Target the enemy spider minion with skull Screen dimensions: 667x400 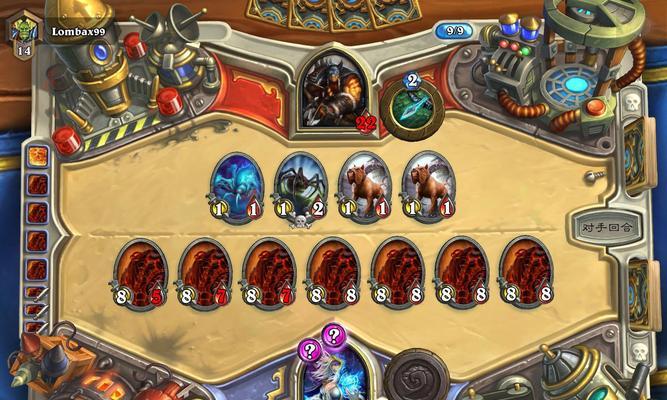[x=302, y=186]
